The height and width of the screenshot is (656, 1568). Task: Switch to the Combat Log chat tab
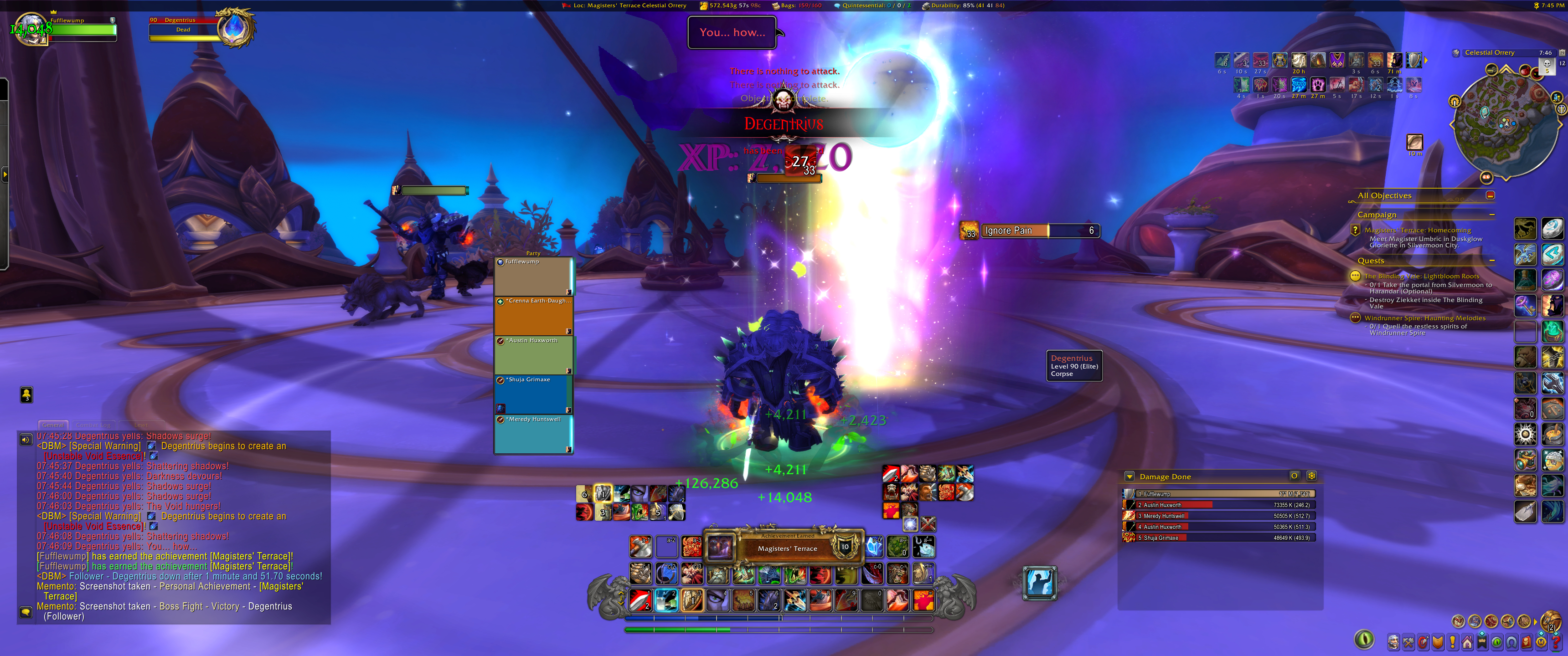(93, 425)
